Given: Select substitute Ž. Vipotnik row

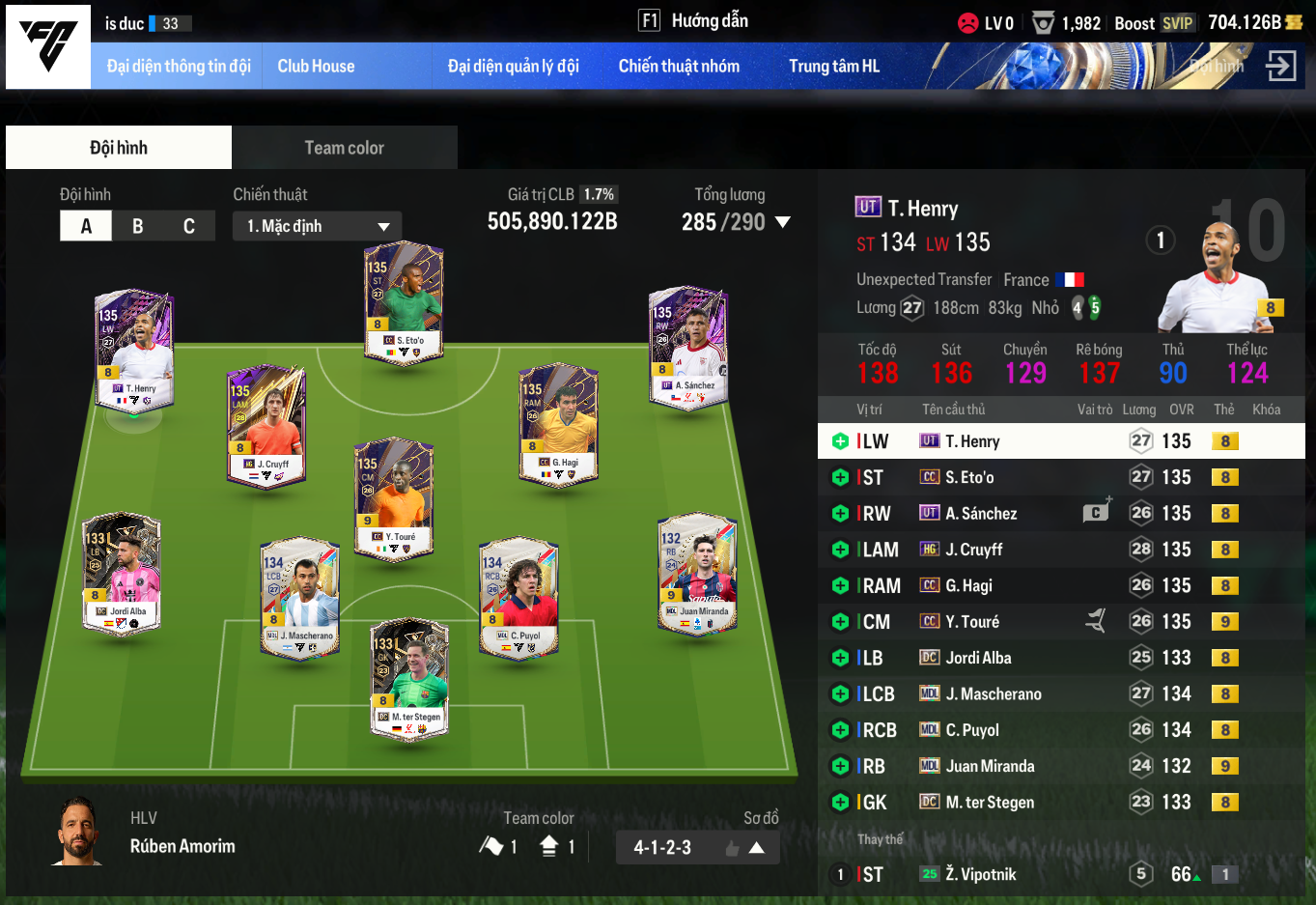Looking at the screenshot, I should click(1060, 874).
